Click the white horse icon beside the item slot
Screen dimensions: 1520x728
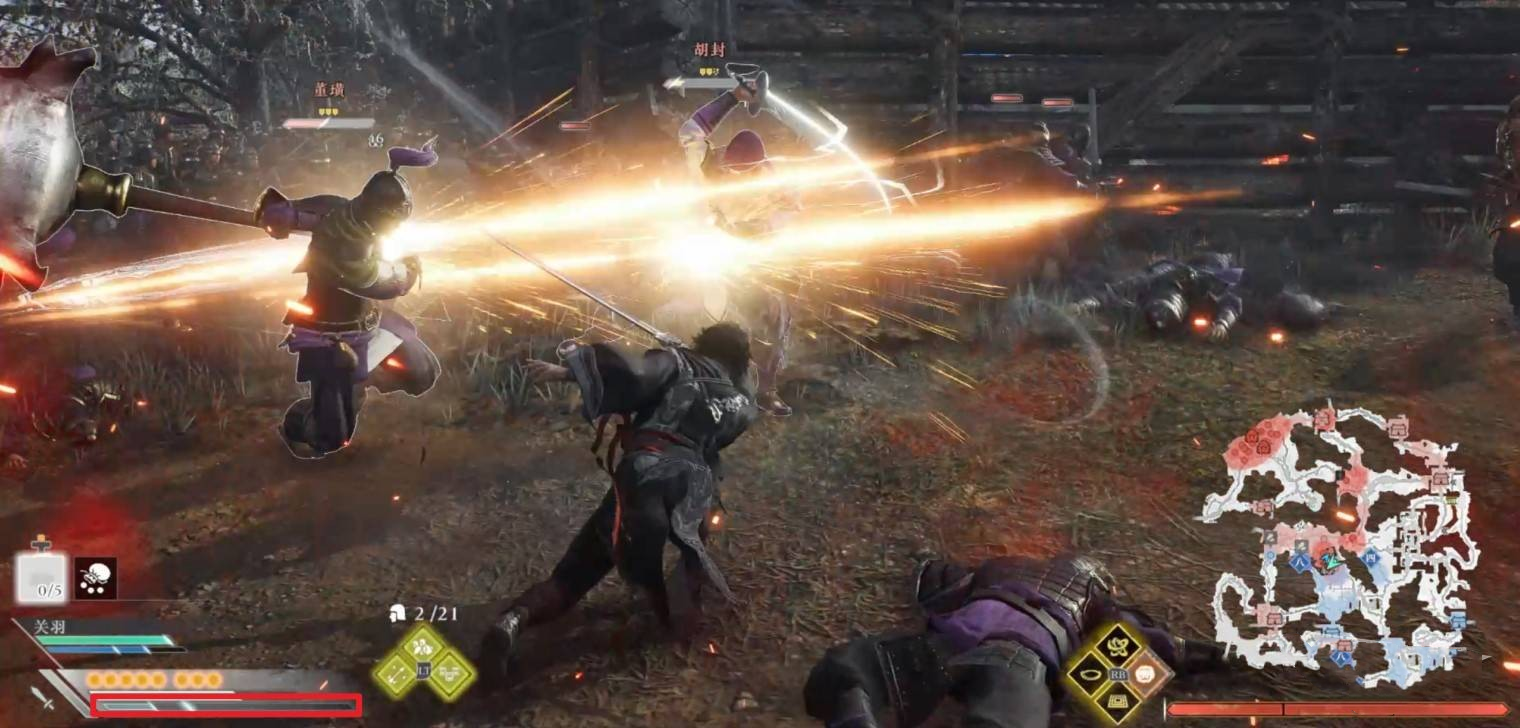(96, 578)
